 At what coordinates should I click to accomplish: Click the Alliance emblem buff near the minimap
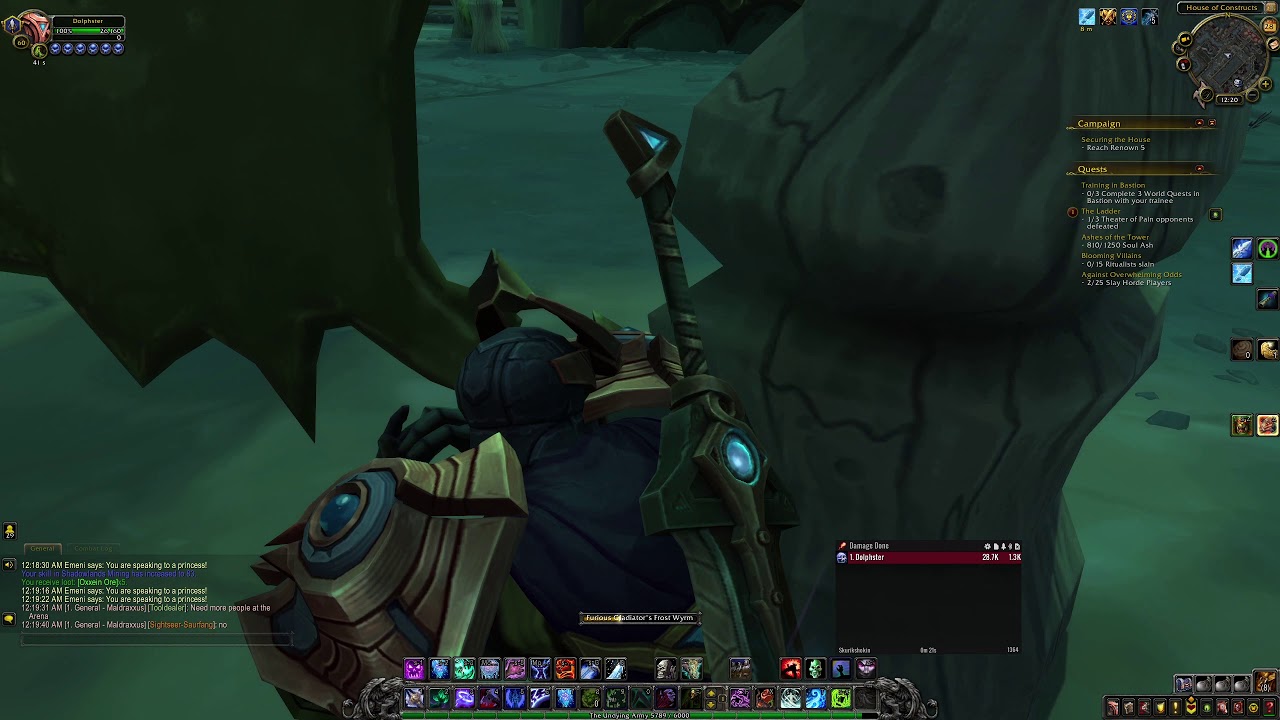tap(1128, 17)
